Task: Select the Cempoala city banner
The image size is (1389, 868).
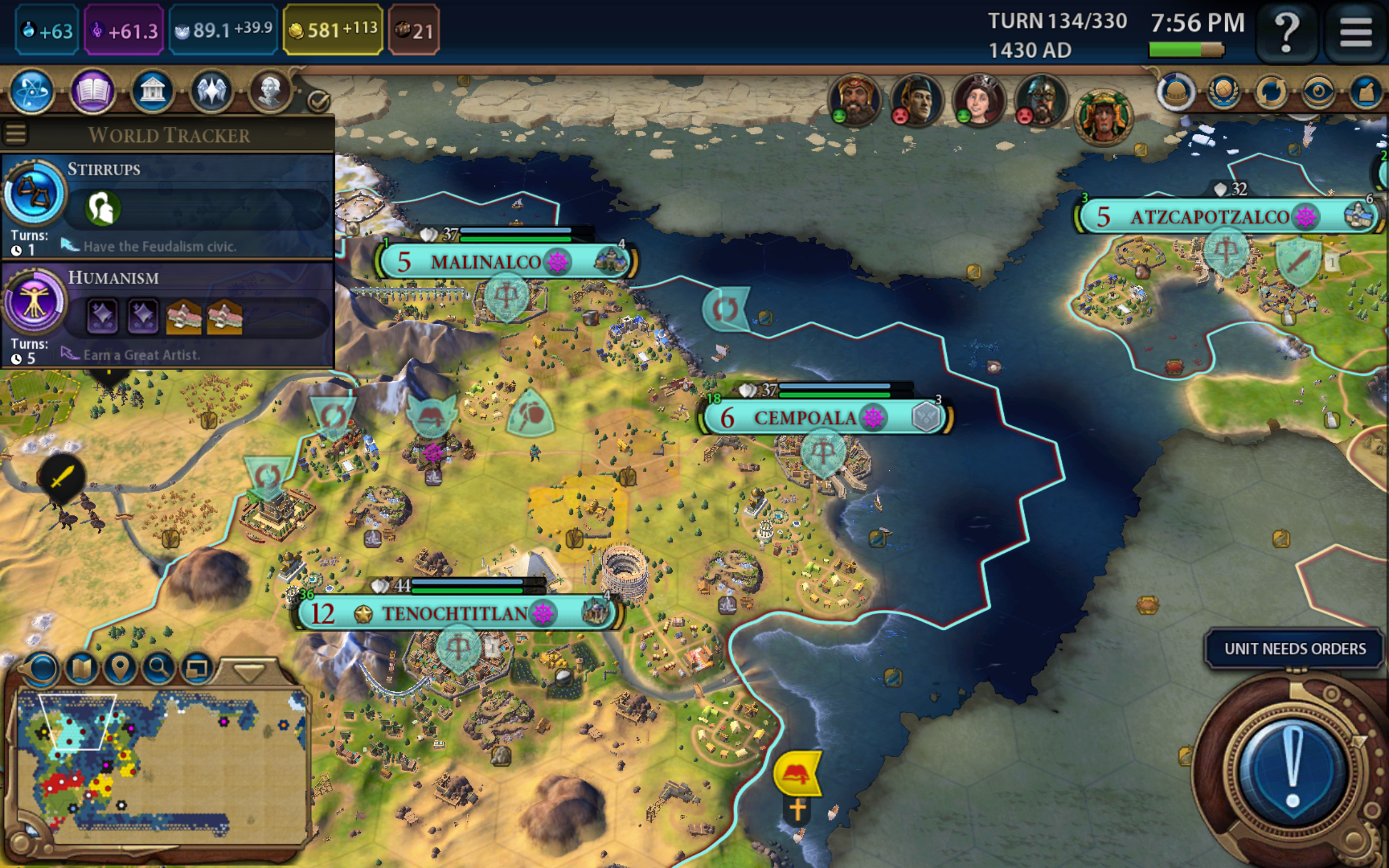Action: 806,417
